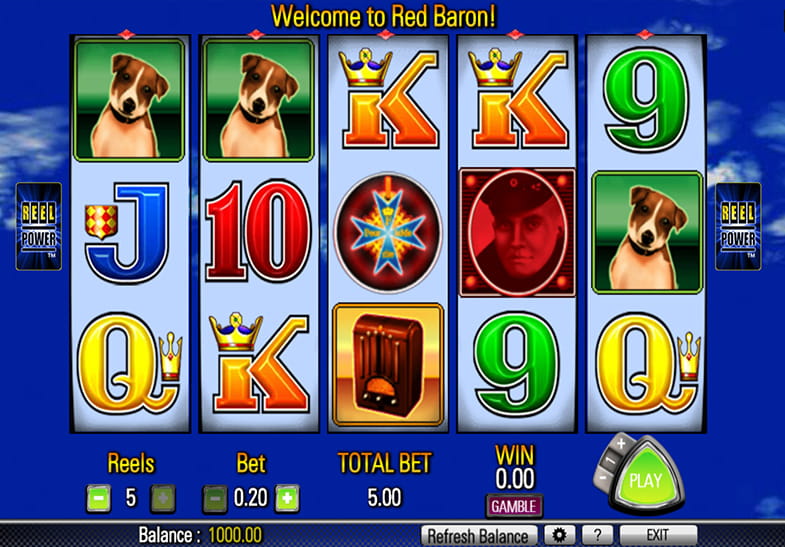Exit the game with the EXIT button
The image size is (785, 547).
[x=657, y=535]
